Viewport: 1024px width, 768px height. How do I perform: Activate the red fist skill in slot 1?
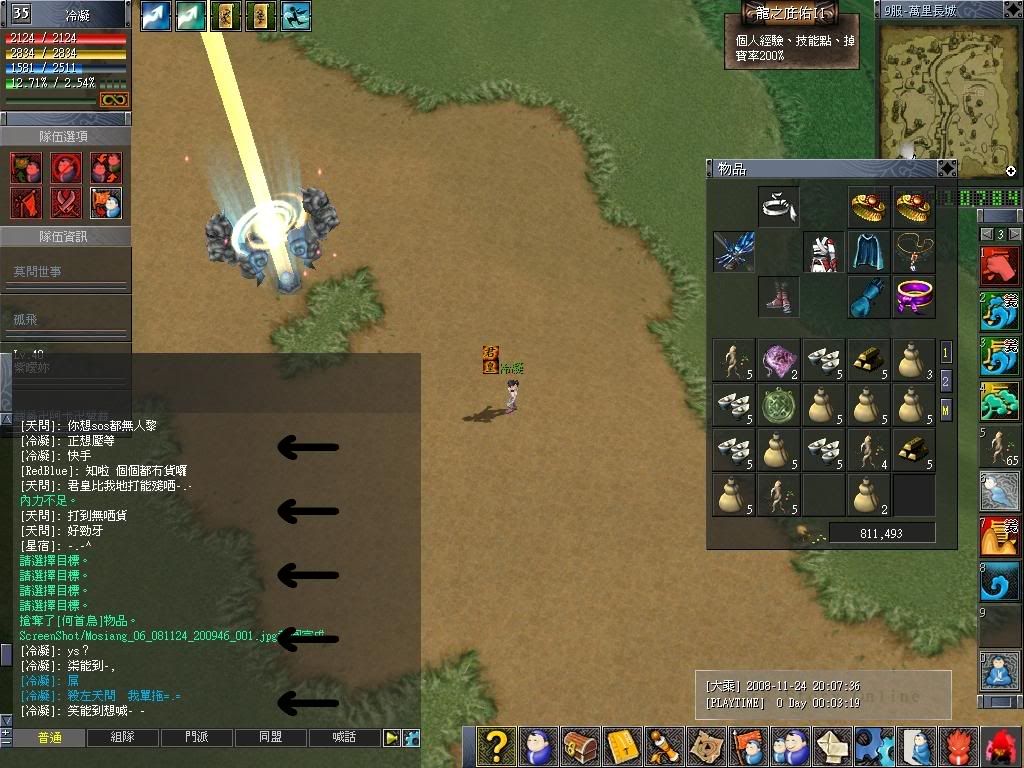(1000, 267)
